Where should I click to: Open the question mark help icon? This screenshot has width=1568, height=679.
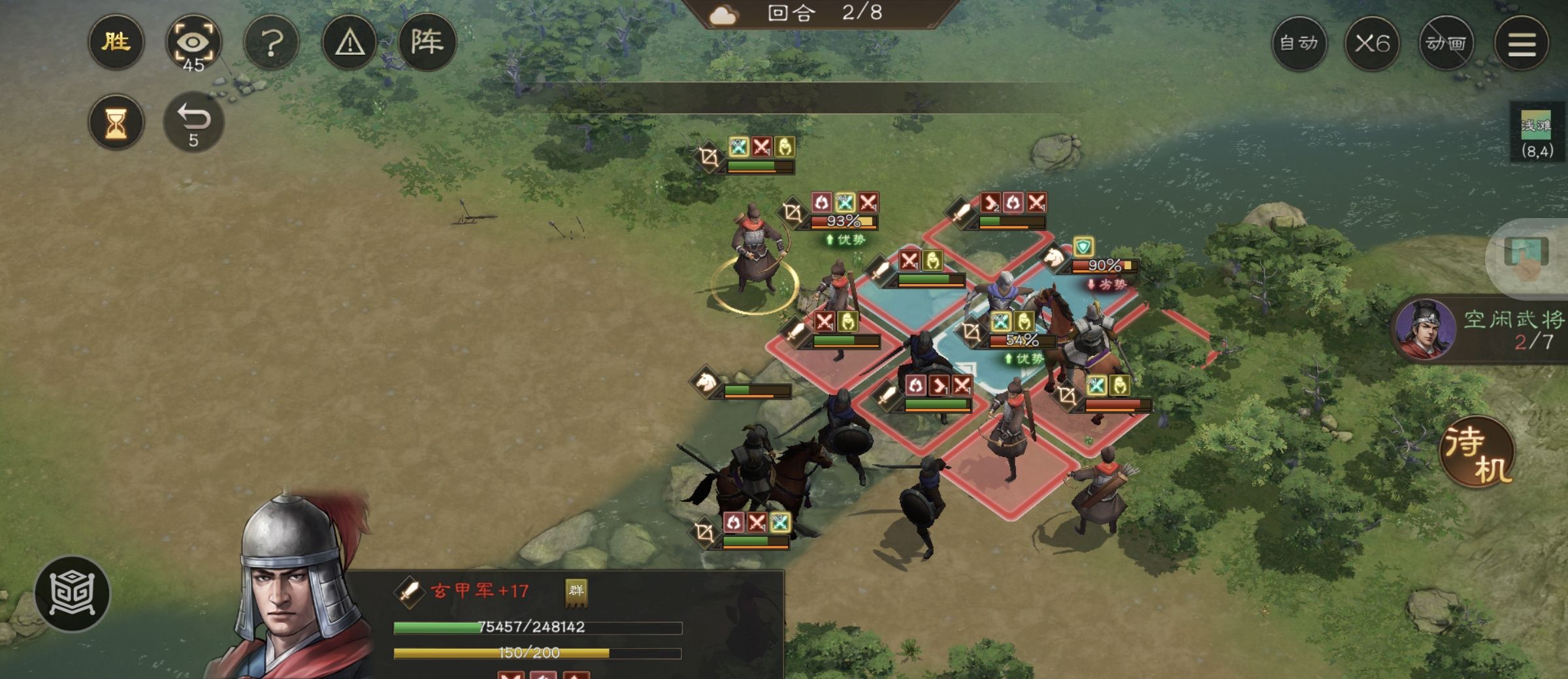(x=271, y=41)
